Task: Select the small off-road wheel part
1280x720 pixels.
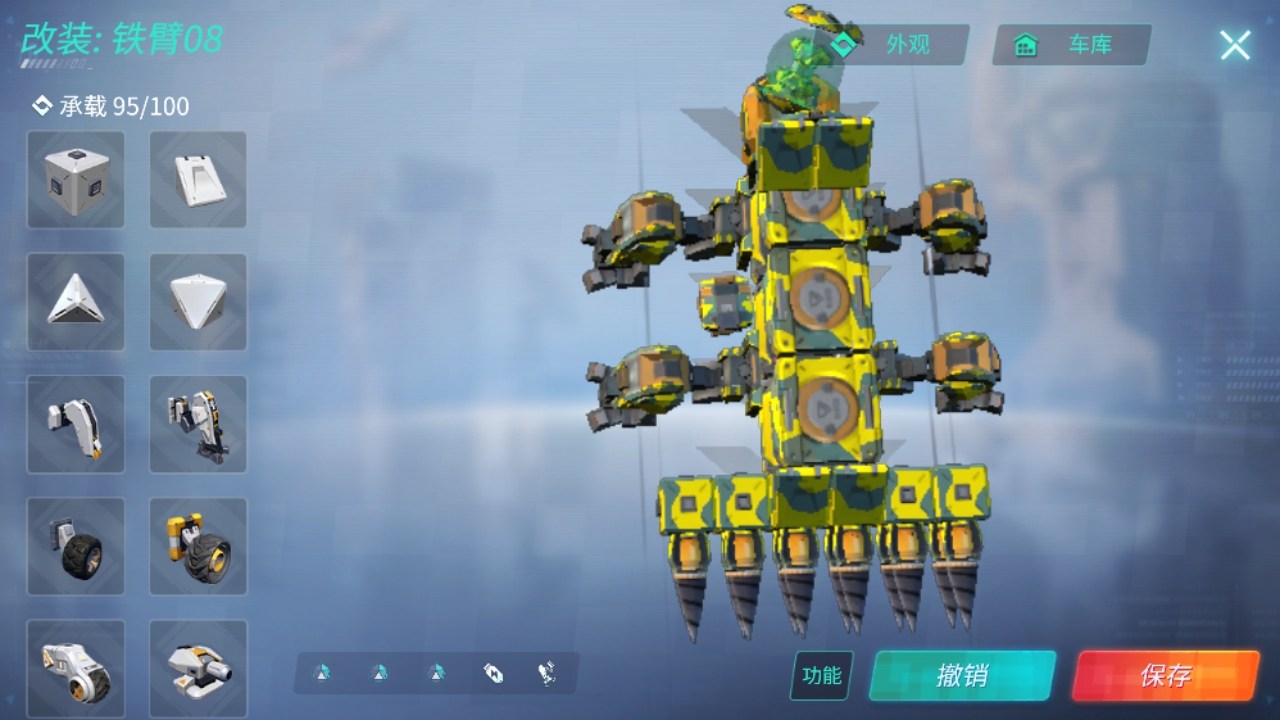Action: [76, 546]
